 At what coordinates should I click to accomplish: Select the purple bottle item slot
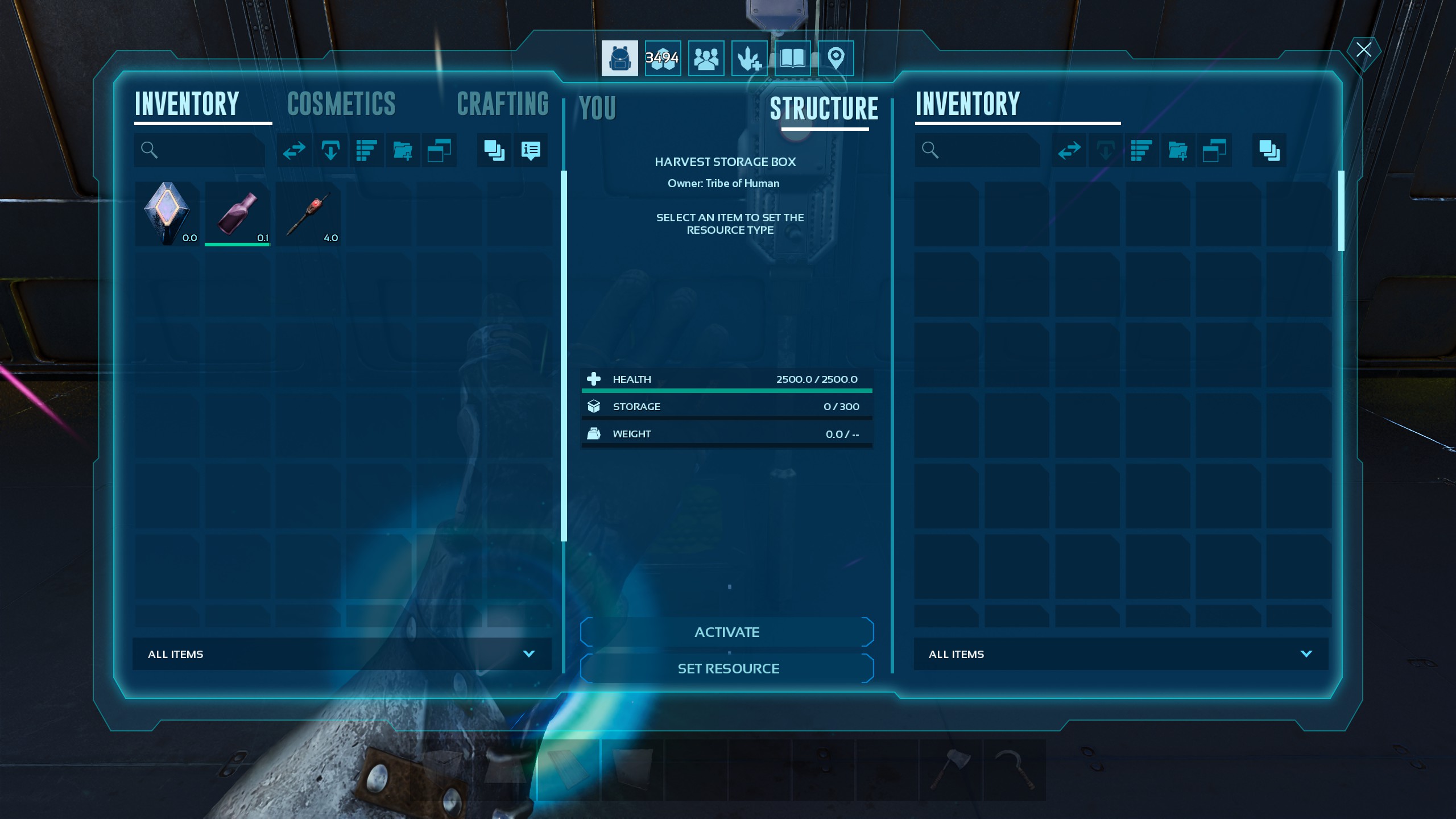click(x=238, y=214)
